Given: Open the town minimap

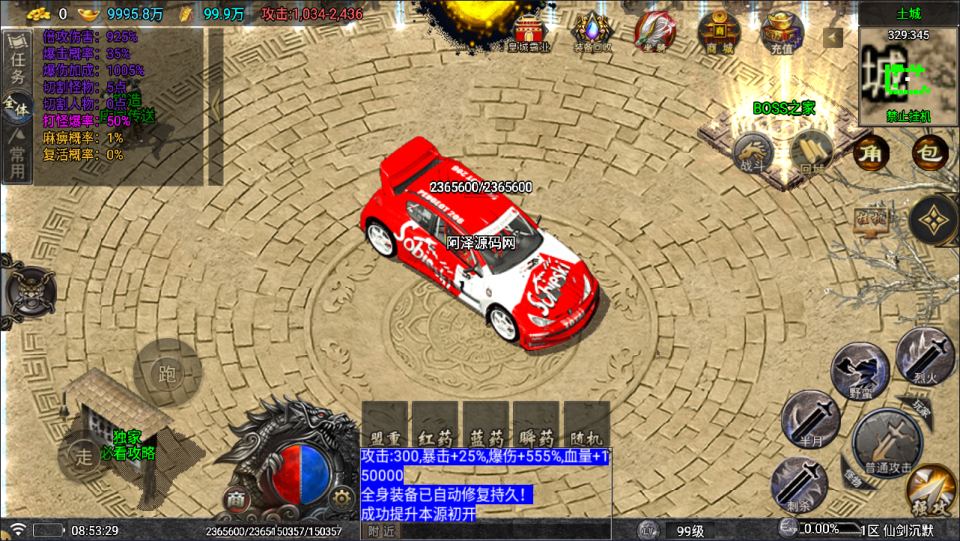Looking at the screenshot, I should click(x=907, y=75).
